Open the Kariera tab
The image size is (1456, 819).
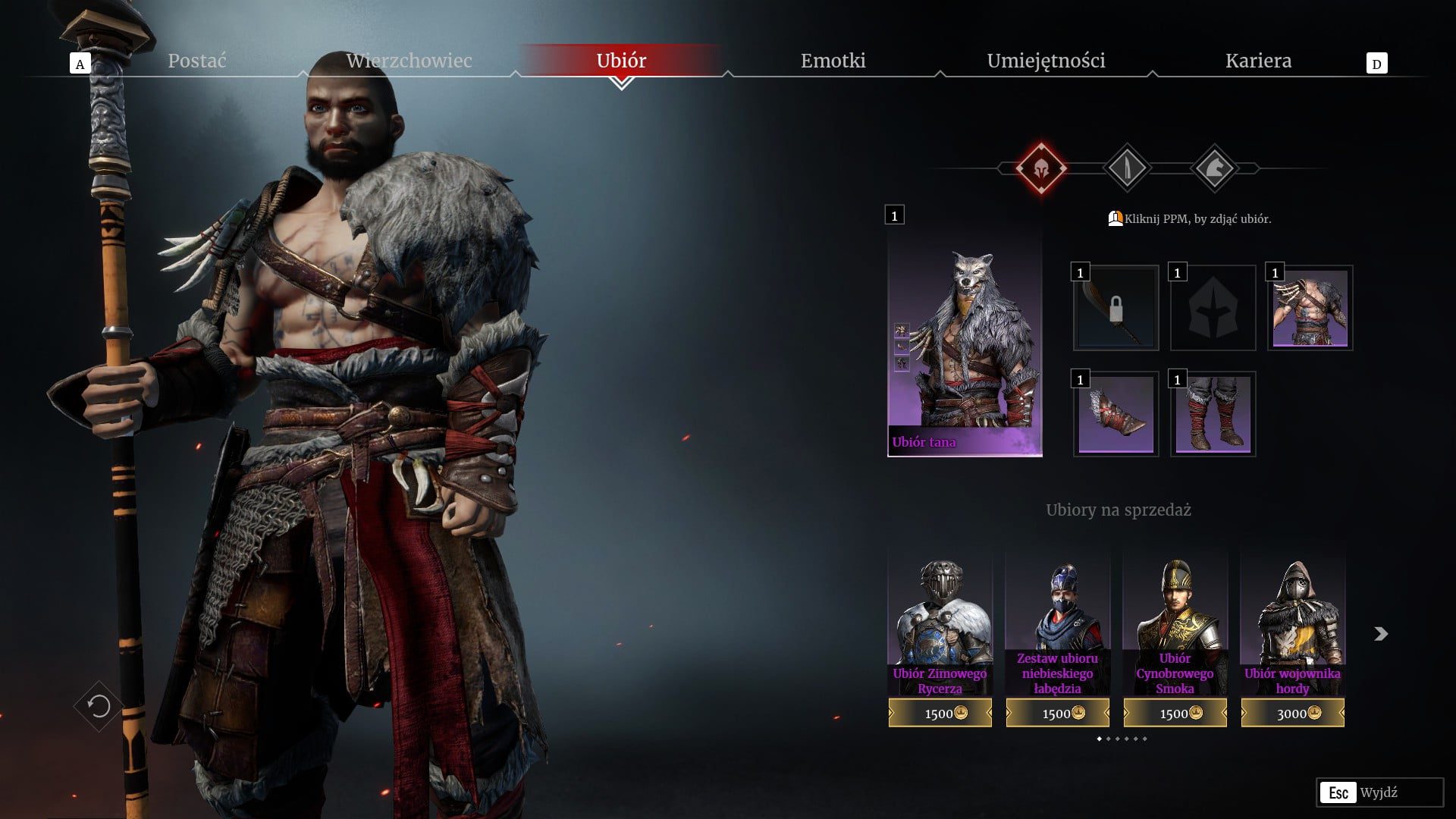pyautogui.click(x=1258, y=61)
